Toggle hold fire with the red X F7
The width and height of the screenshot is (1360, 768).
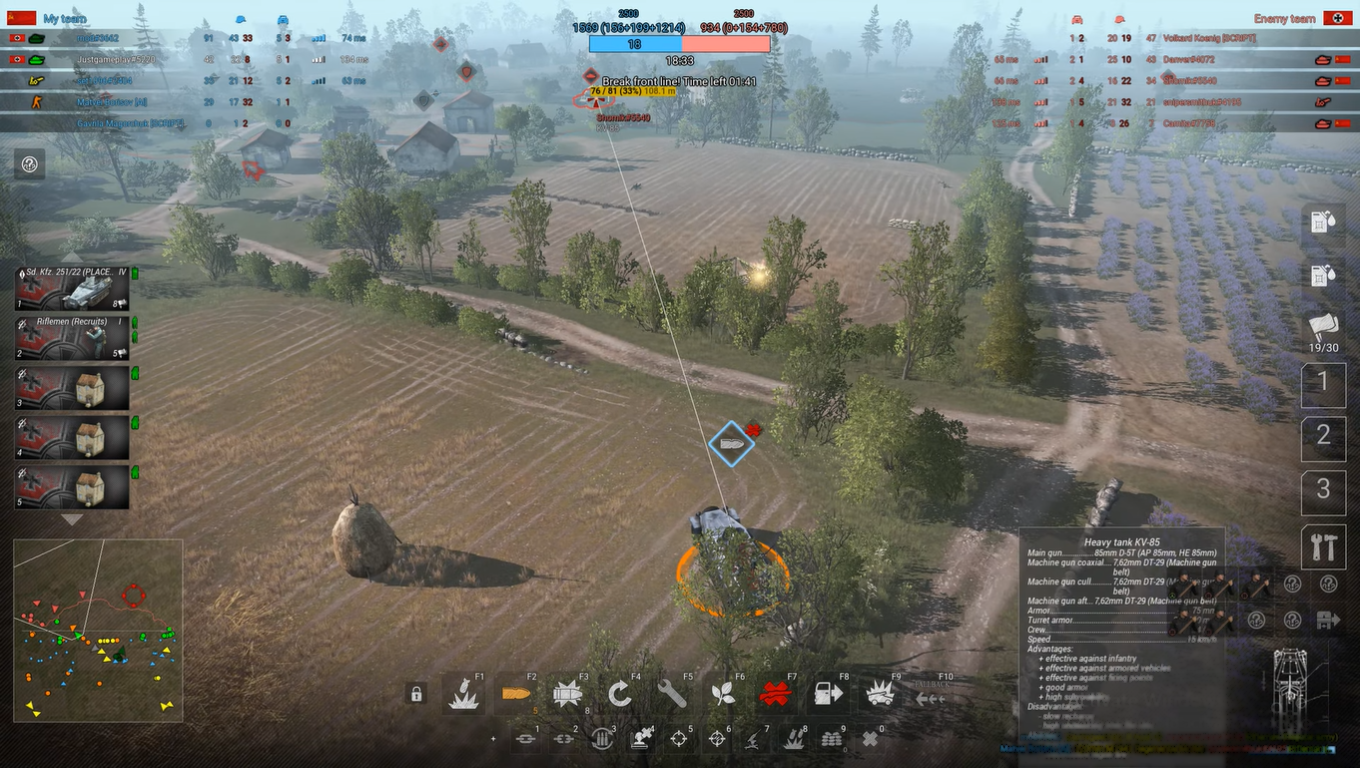(x=774, y=694)
